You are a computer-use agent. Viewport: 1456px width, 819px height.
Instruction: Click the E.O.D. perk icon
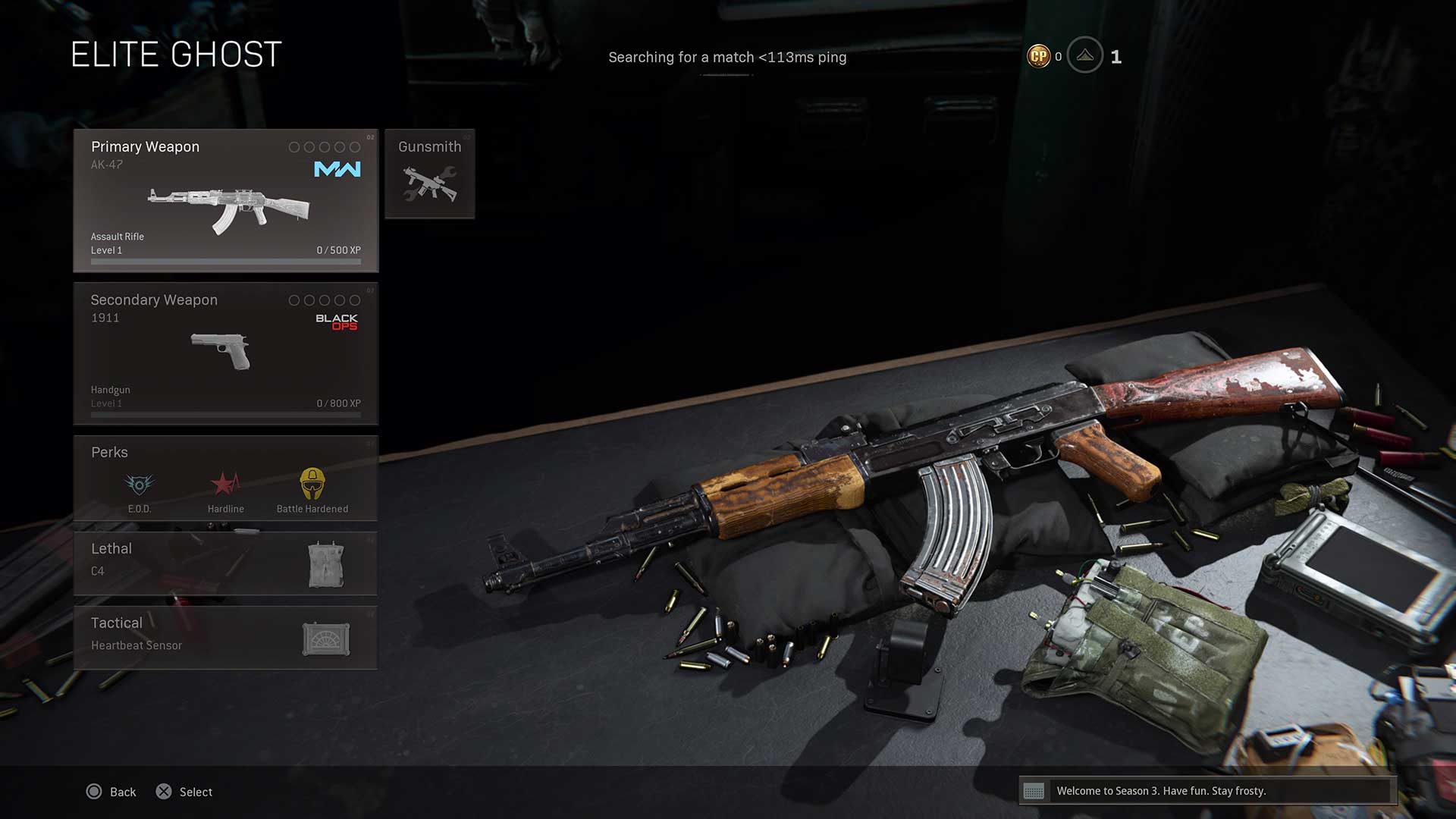pyautogui.click(x=140, y=484)
